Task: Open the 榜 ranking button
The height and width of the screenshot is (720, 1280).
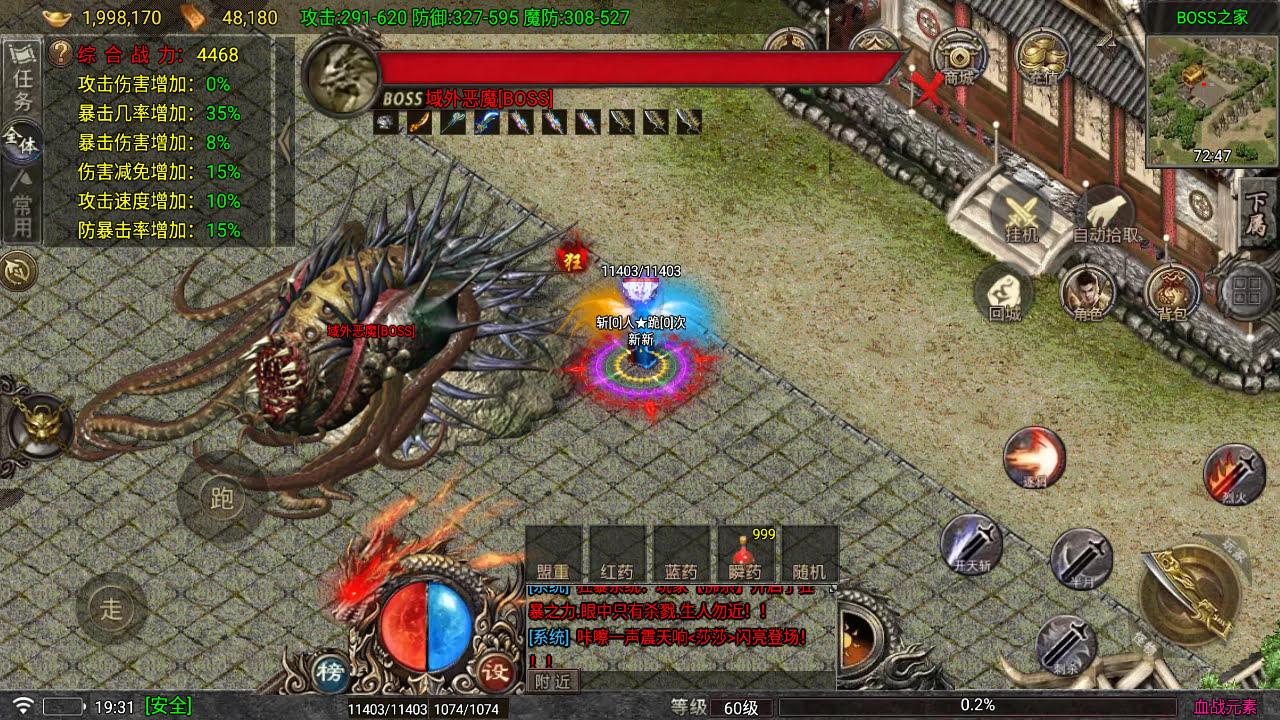Action: coord(329,670)
